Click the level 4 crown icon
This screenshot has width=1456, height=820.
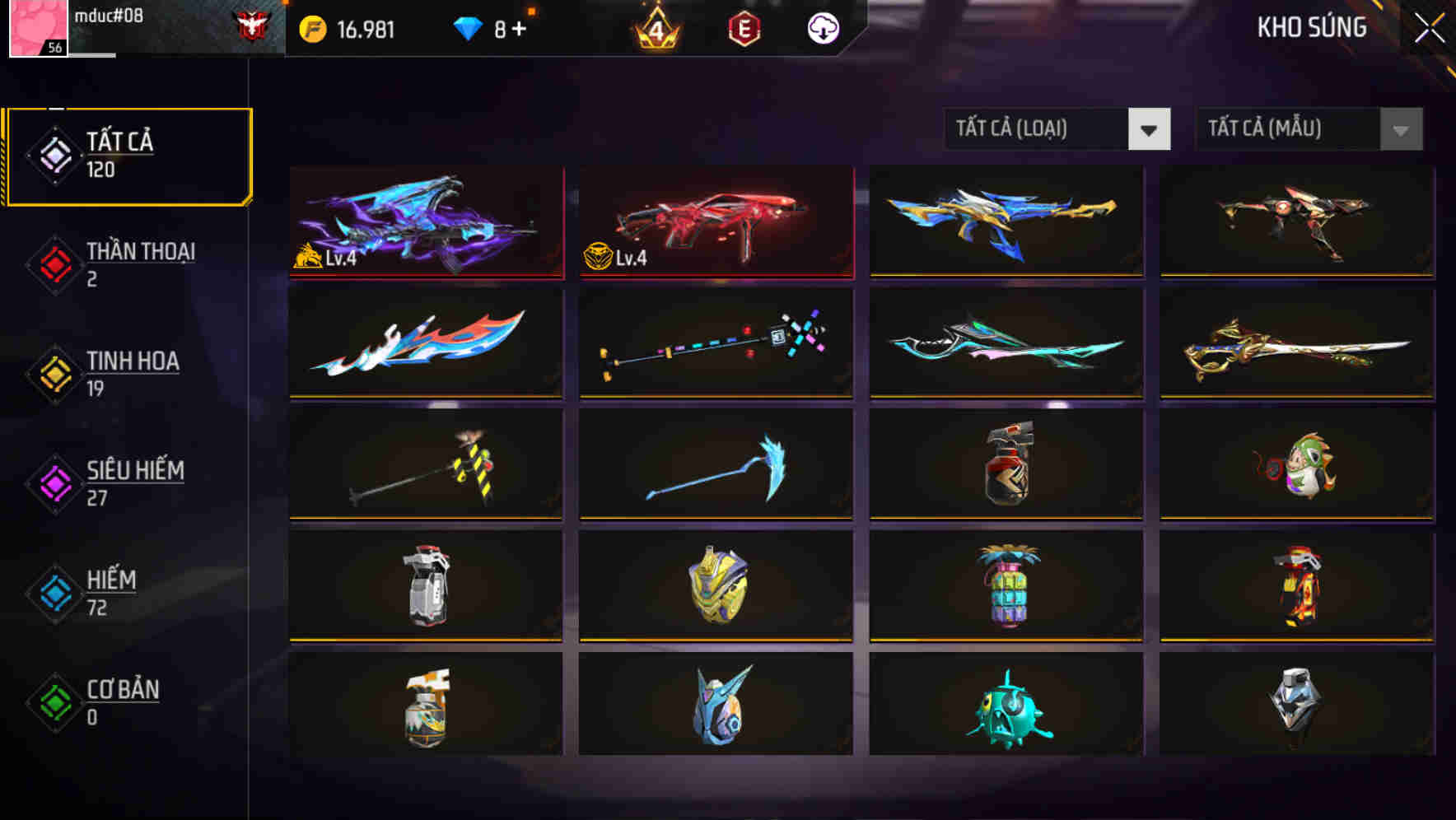(653, 27)
